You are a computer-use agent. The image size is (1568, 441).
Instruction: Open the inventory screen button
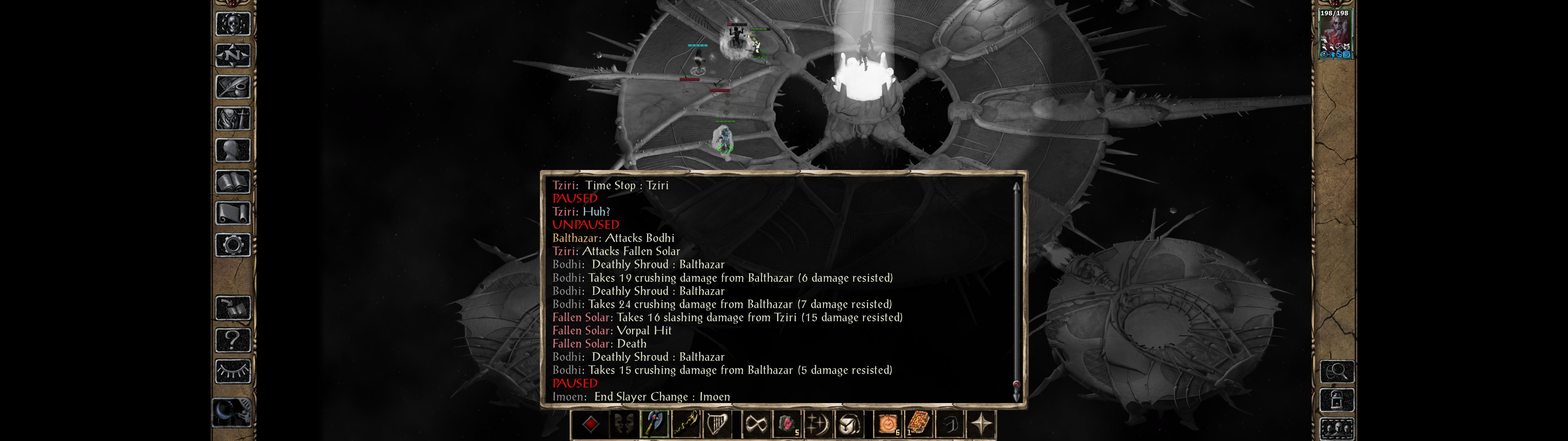click(233, 118)
